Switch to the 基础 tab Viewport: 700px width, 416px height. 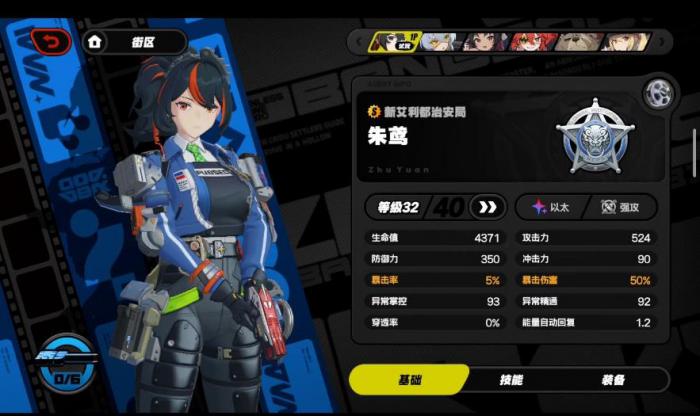tap(409, 380)
